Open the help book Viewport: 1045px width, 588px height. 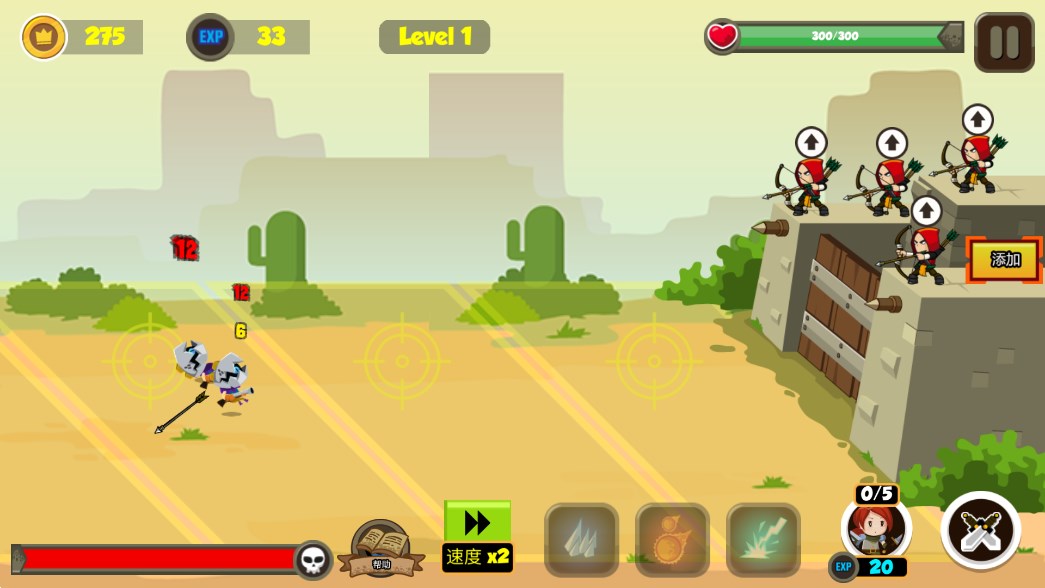pos(381,548)
